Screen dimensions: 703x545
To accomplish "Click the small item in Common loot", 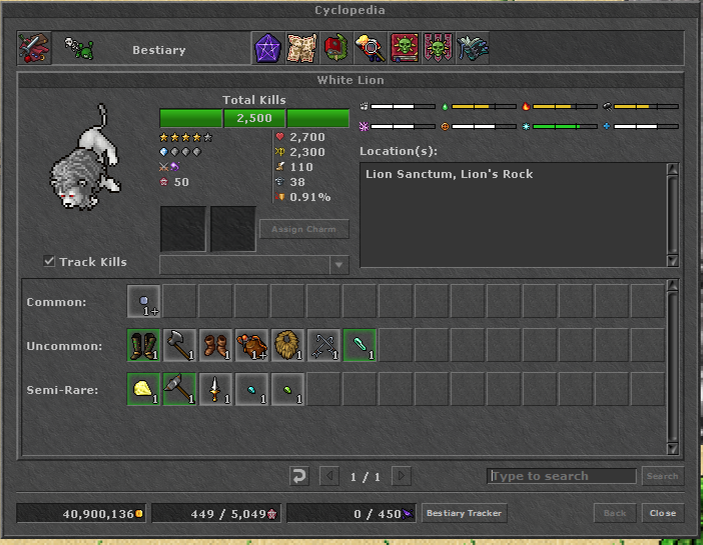I will (144, 301).
